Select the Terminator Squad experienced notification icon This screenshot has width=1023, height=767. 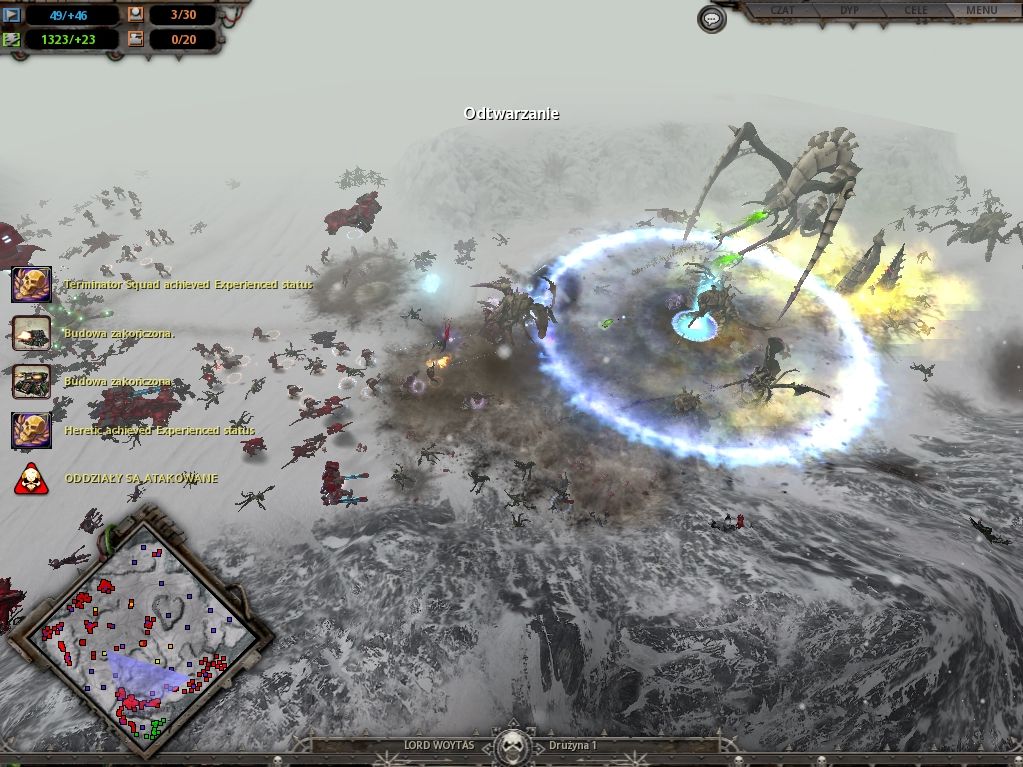[31, 285]
